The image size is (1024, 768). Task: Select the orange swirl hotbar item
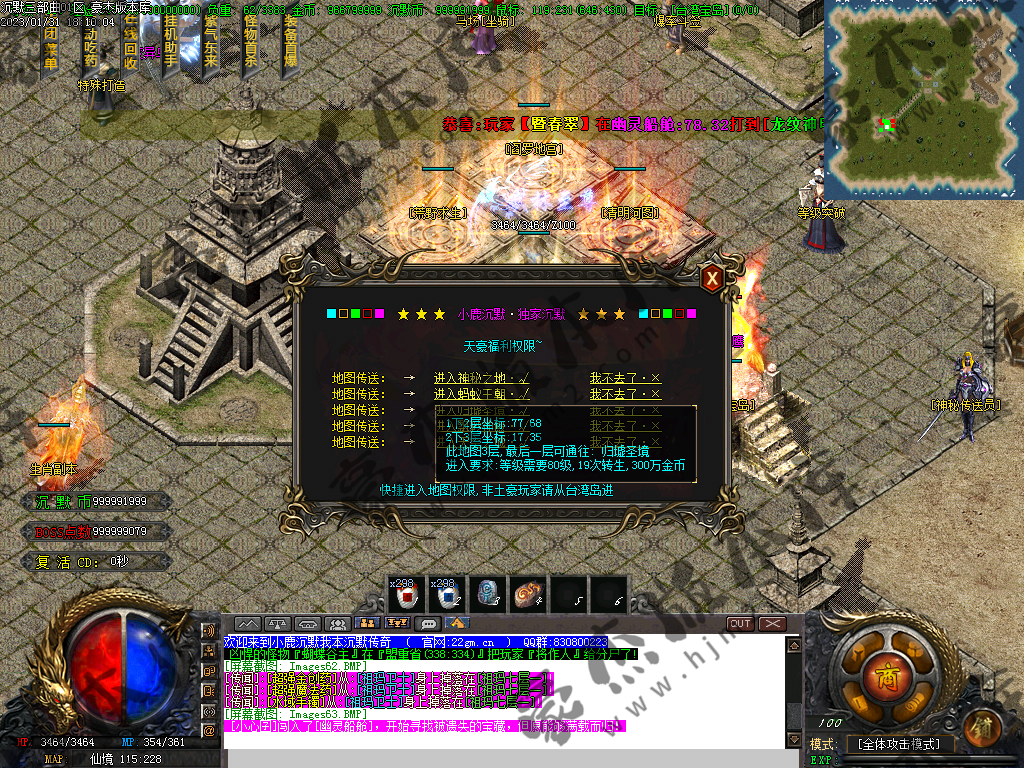coord(528,595)
